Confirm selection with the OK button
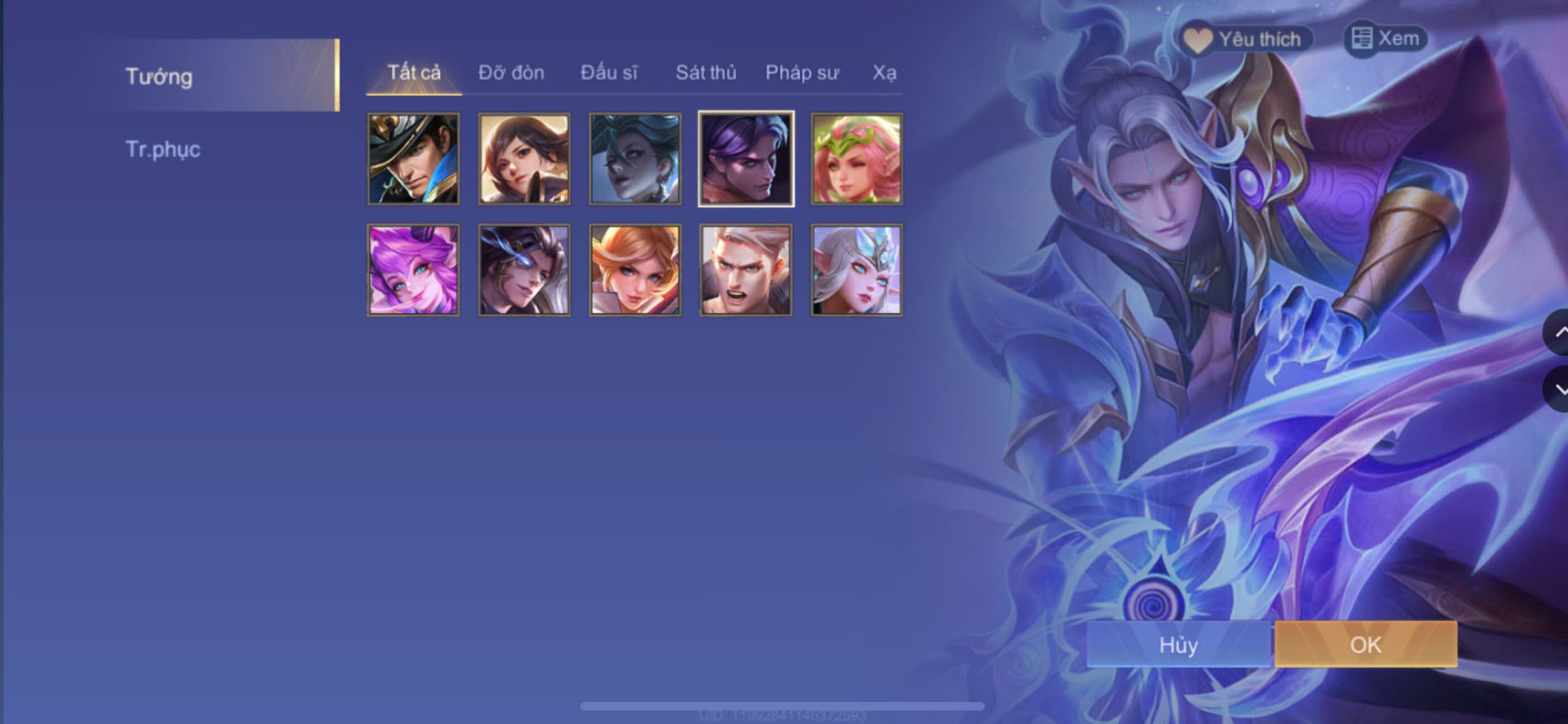Image resolution: width=1568 pixels, height=724 pixels. (x=1365, y=645)
